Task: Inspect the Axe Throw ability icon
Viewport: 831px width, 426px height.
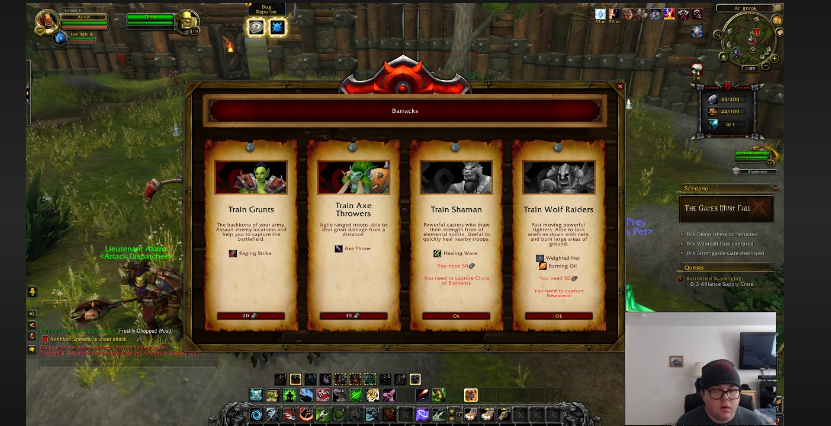Action: (x=338, y=248)
